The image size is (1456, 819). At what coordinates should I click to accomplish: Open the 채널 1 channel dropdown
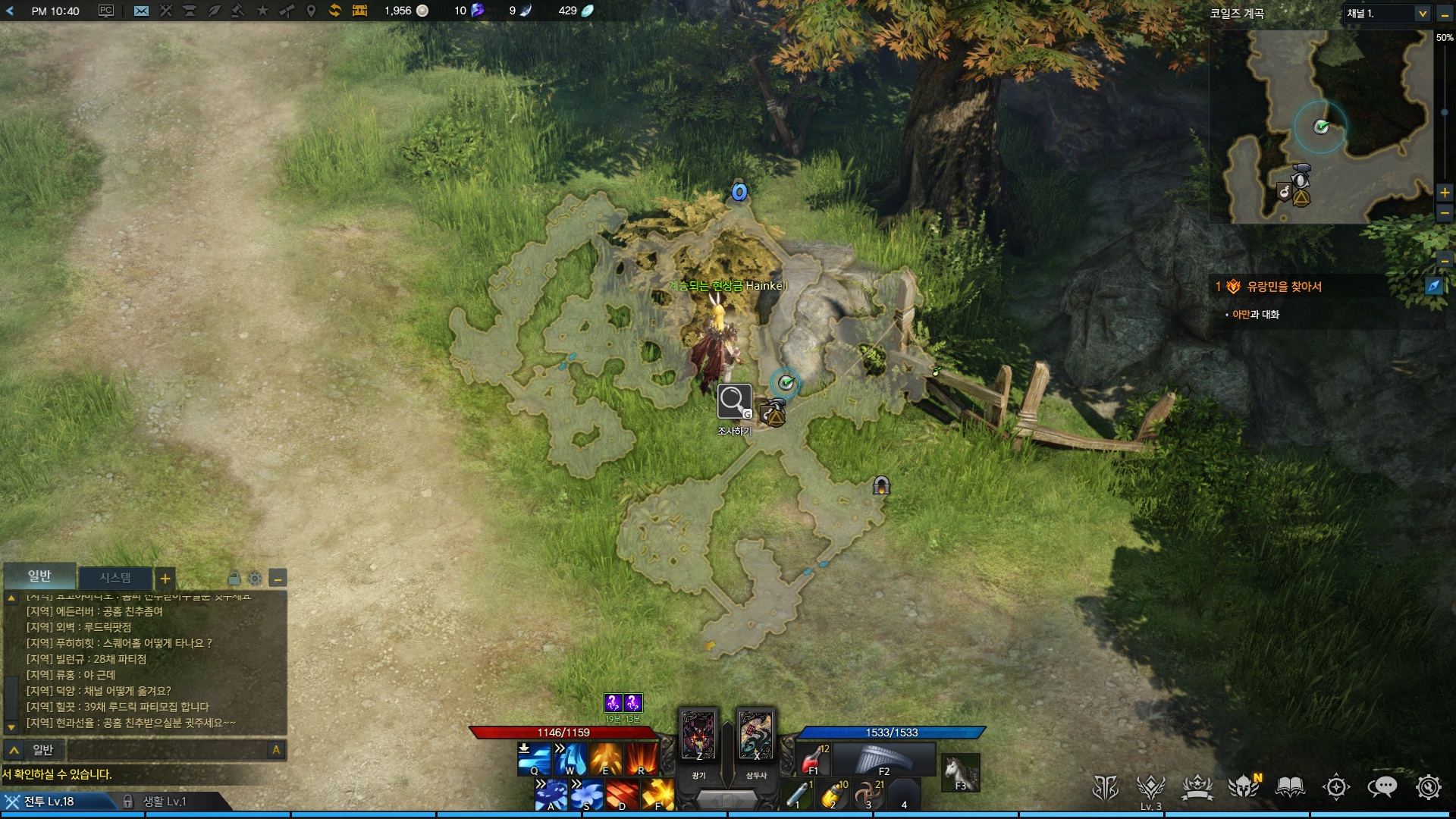1387,14
